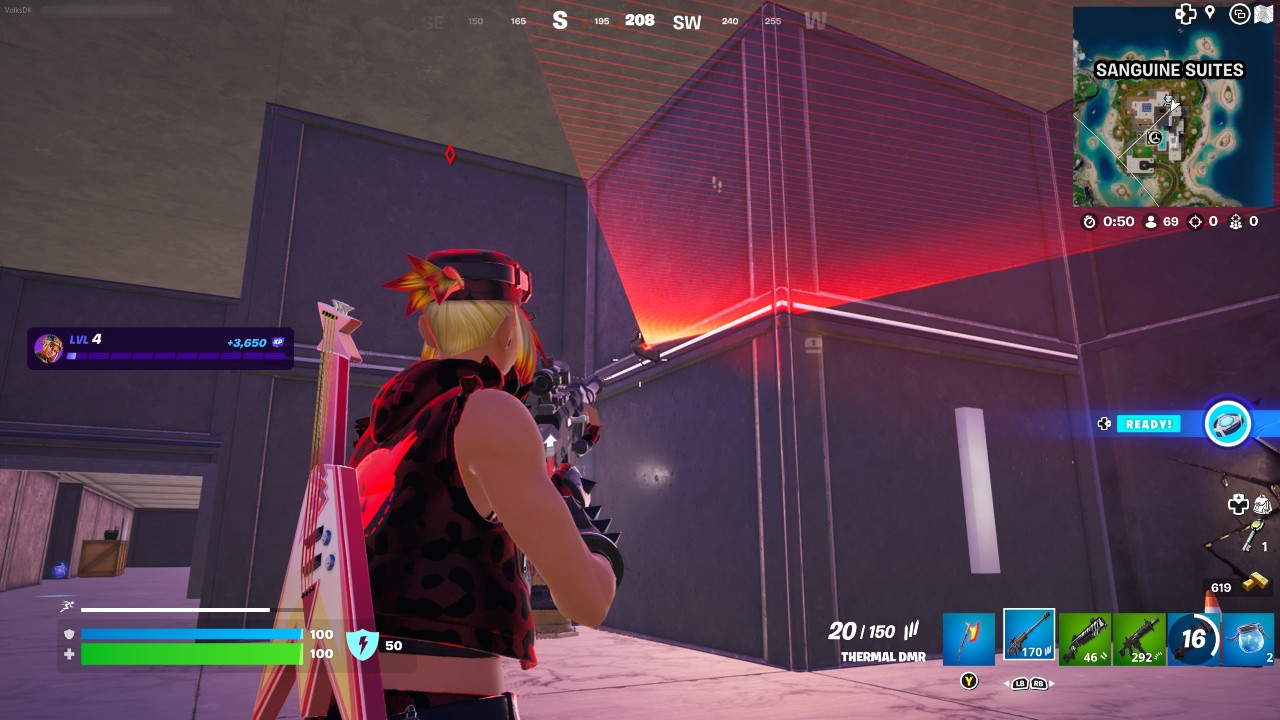The image size is (1280, 720).
Task: Click the READY! banner
Action: coord(1150,423)
